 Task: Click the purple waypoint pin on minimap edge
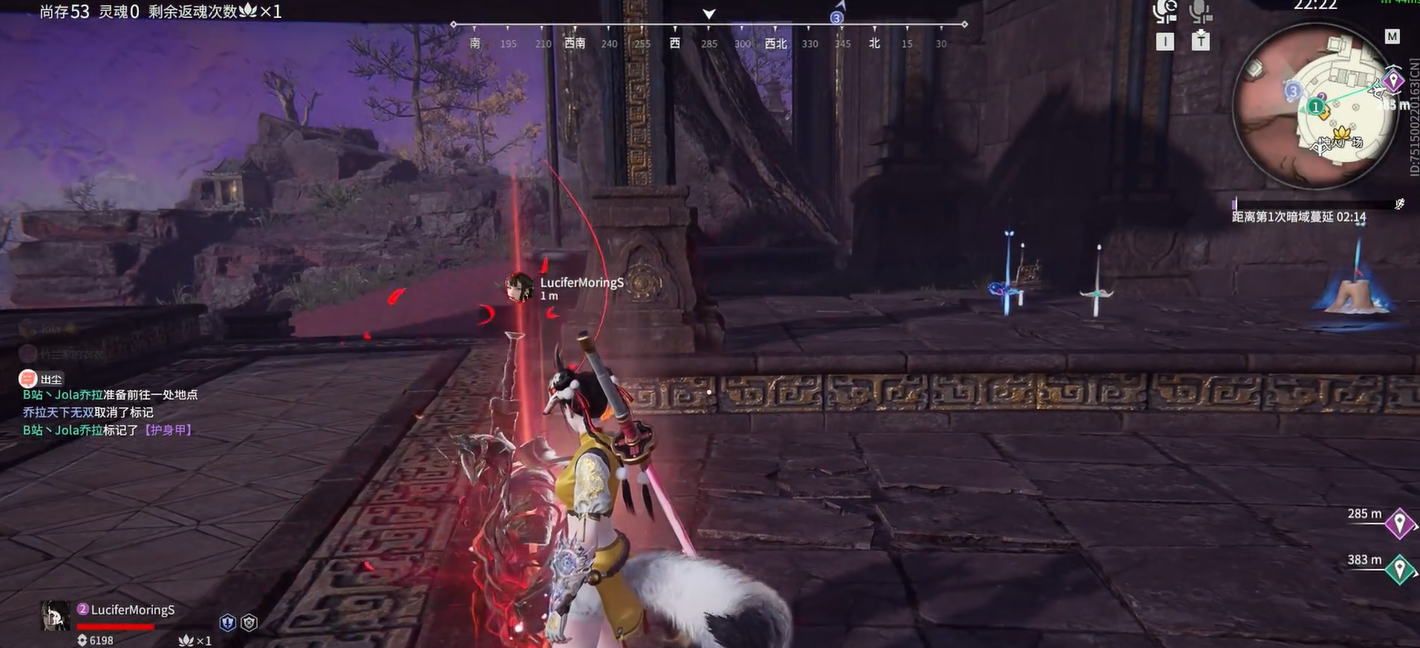tap(1393, 81)
